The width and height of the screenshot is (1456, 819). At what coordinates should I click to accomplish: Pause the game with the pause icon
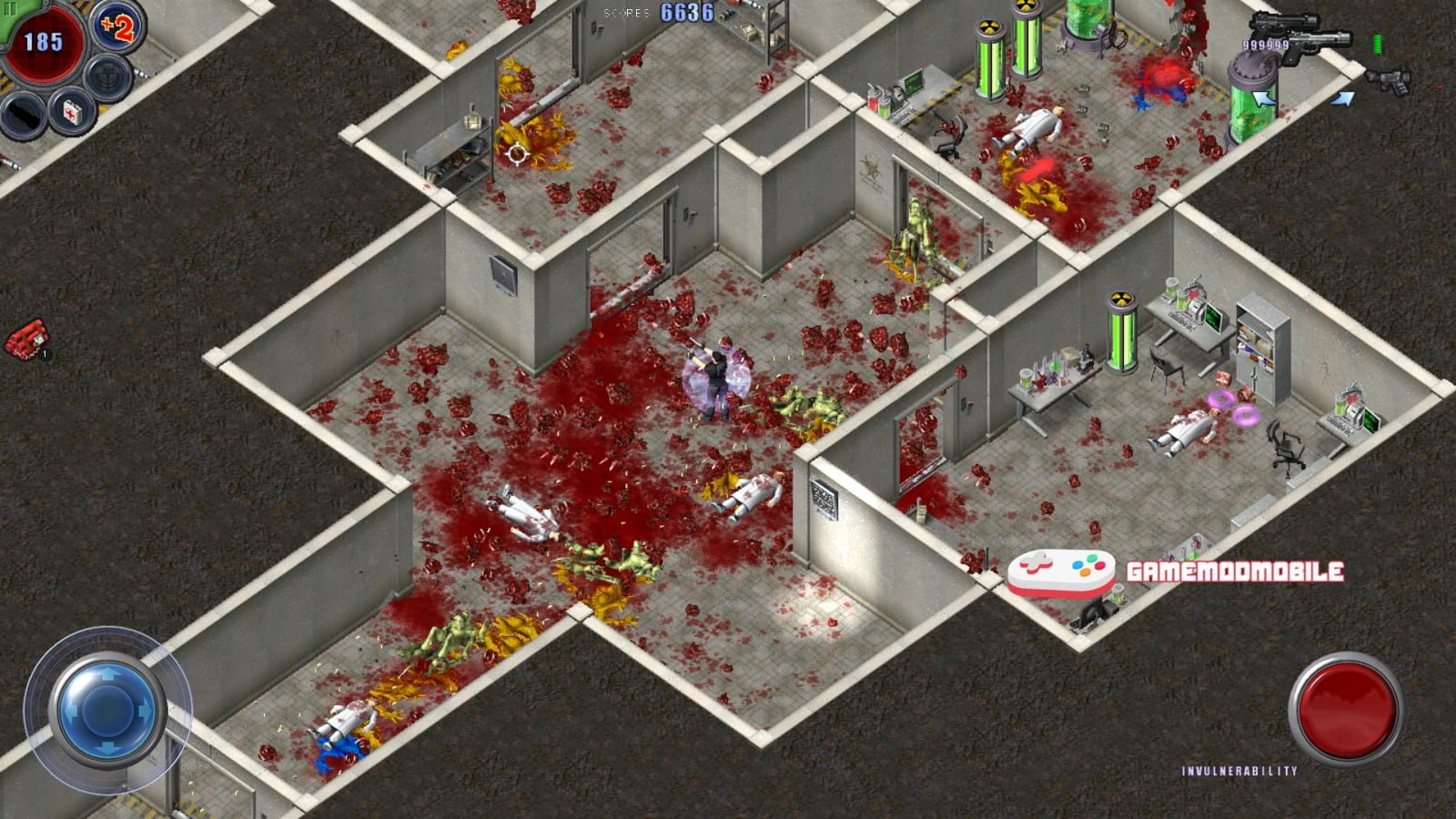point(12,7)
